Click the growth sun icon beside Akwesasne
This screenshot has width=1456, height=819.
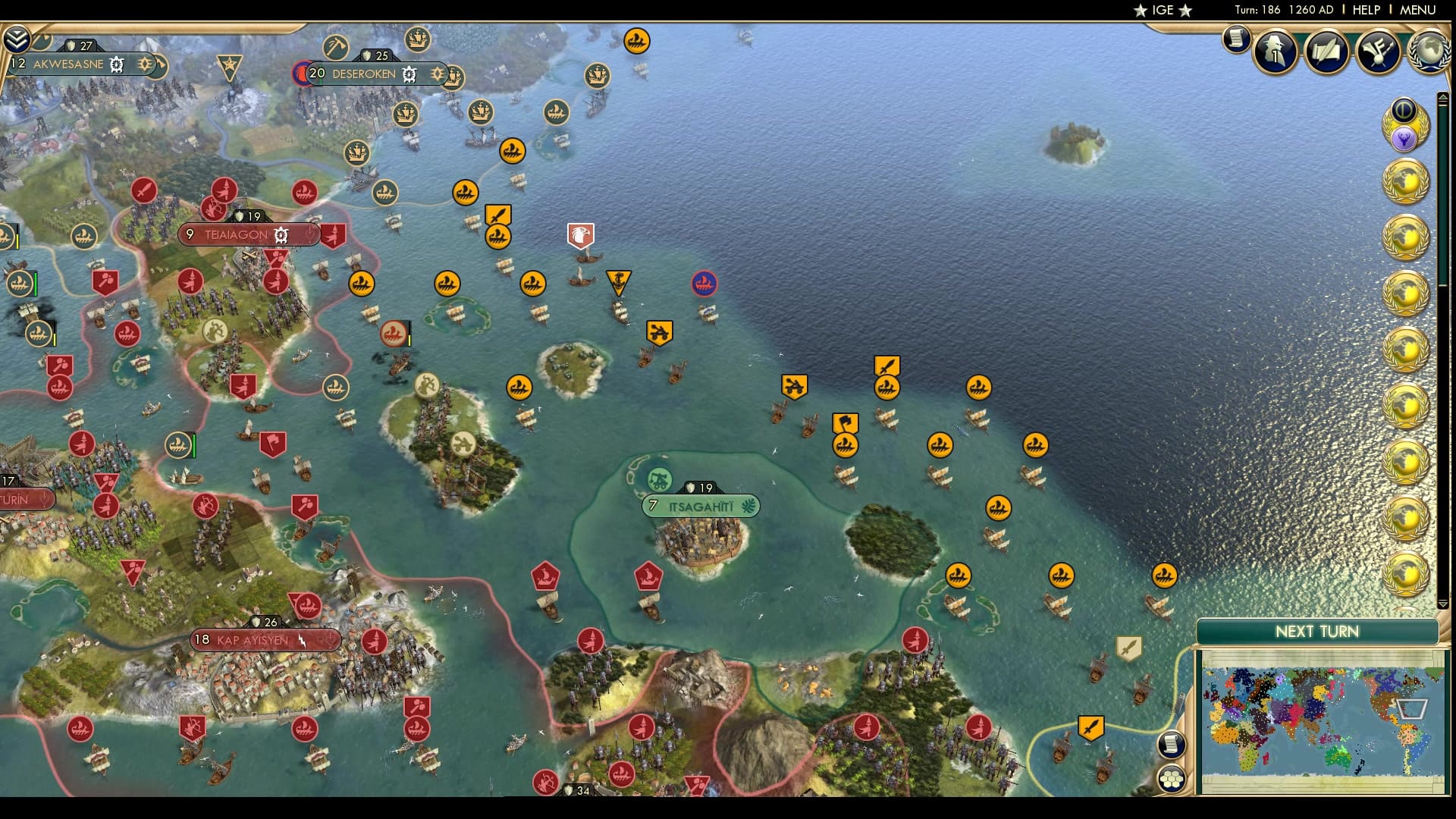(x=144, y=64)
